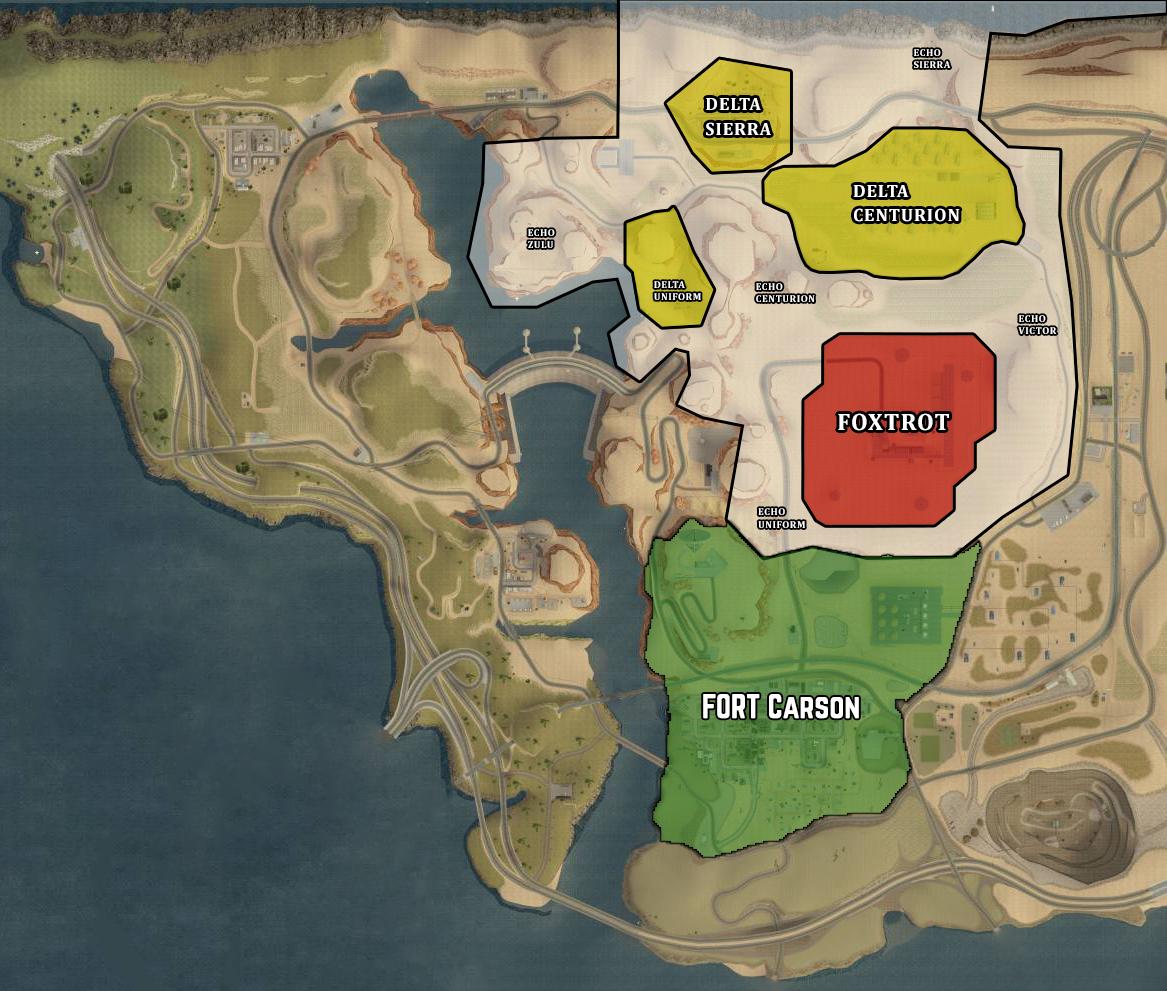Click the Echo Zulu map label
The width and height of the screenshot is (1167, 991).
(x=540, y=238)
